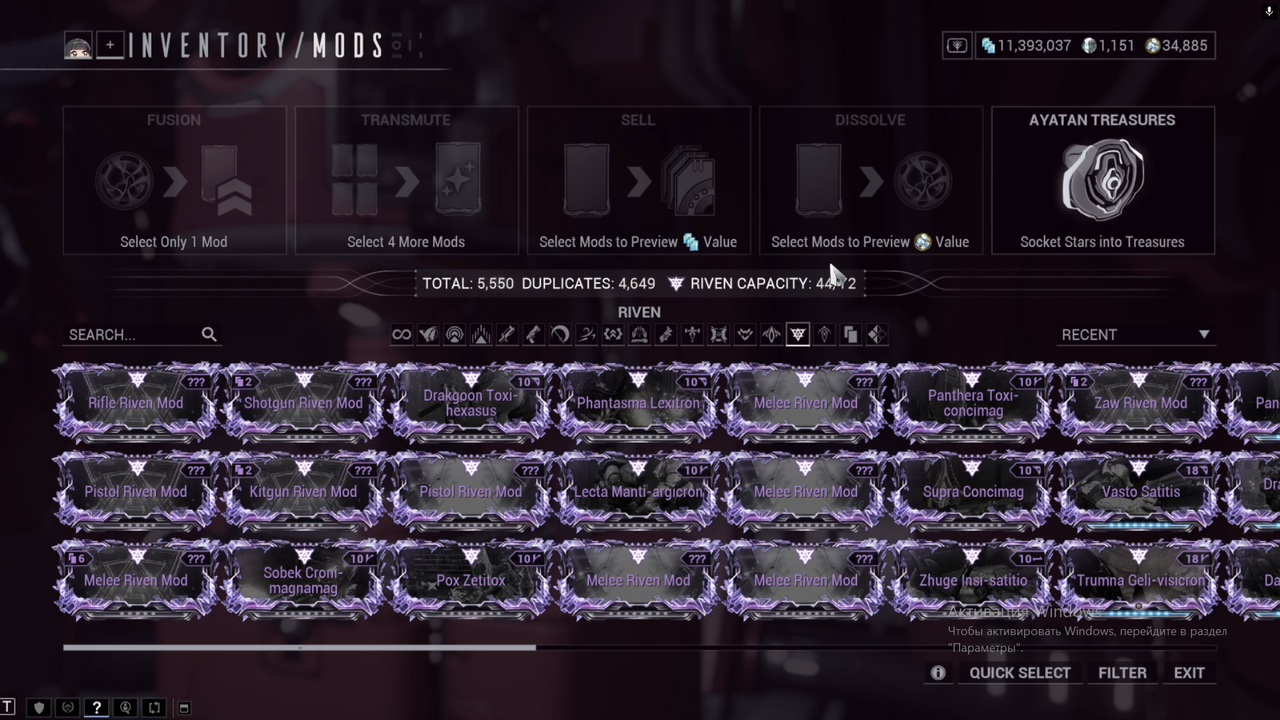Select the Drakgoon Toxi-hexasus riven mod
This screenshot has height=720, width=1280.
point(471,403)
